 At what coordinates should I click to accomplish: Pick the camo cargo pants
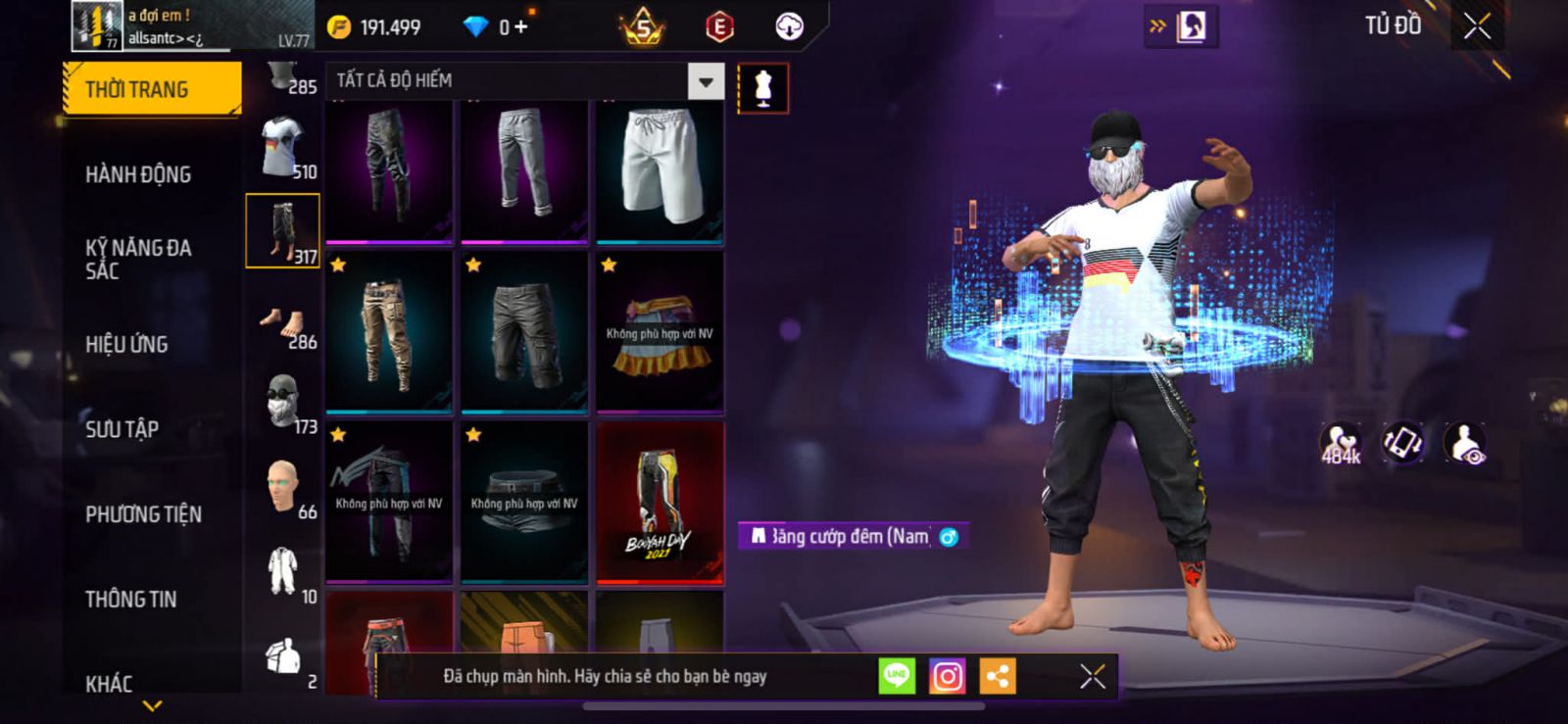(x=389, y=333)
